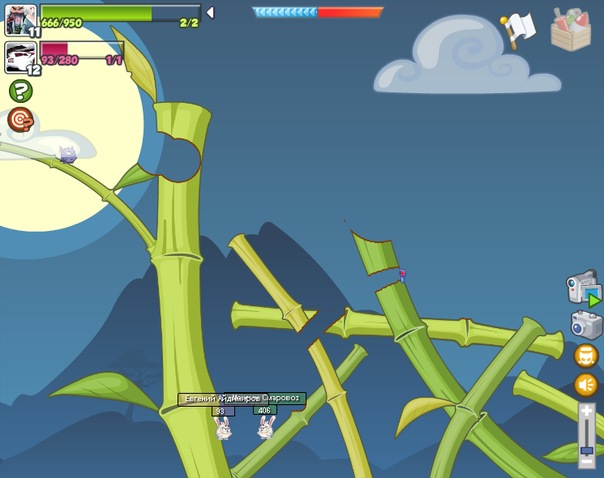Zoom in with the plus button

[586, 410]
